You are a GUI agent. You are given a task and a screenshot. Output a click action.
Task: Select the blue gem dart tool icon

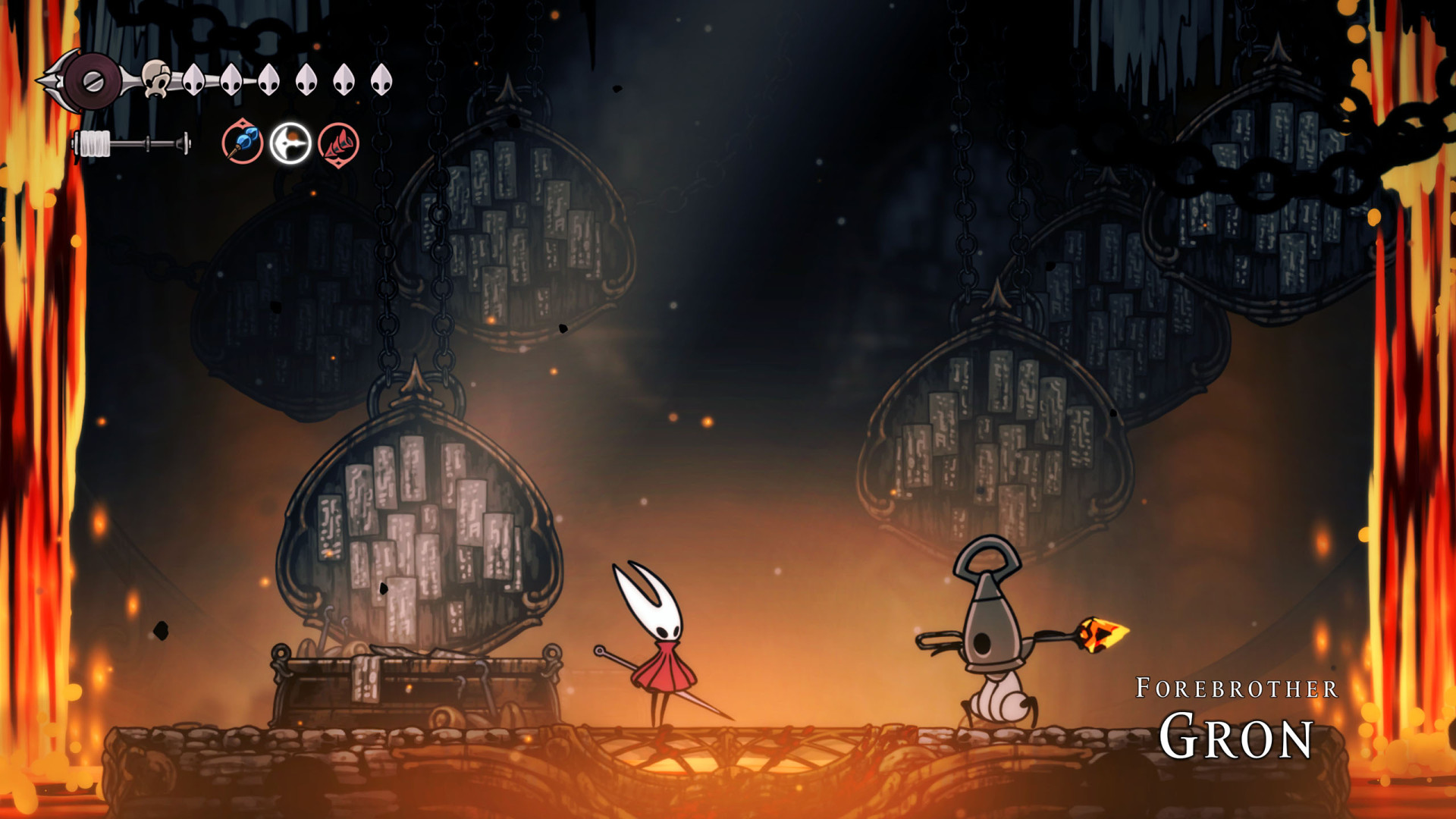point(243,143)
